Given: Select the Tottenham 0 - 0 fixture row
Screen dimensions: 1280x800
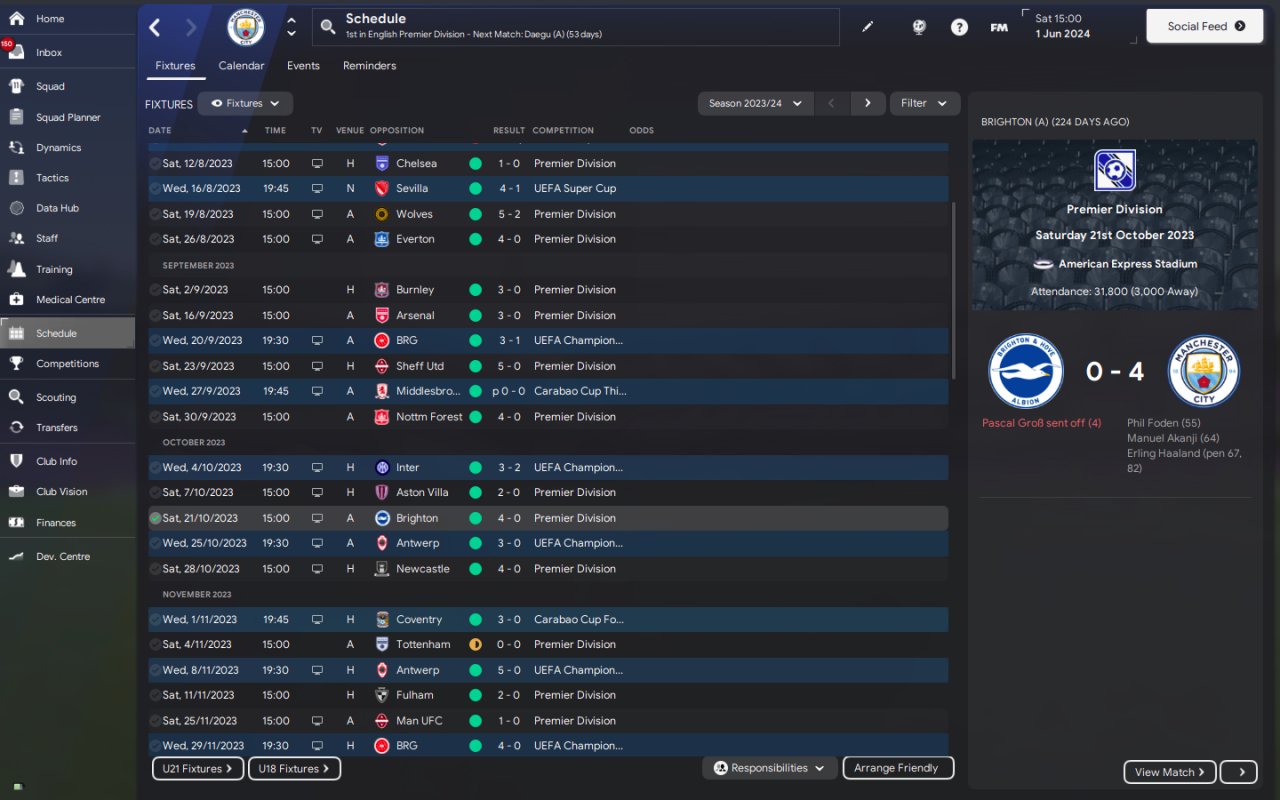Looking at the screenshot, I should 423,645.
